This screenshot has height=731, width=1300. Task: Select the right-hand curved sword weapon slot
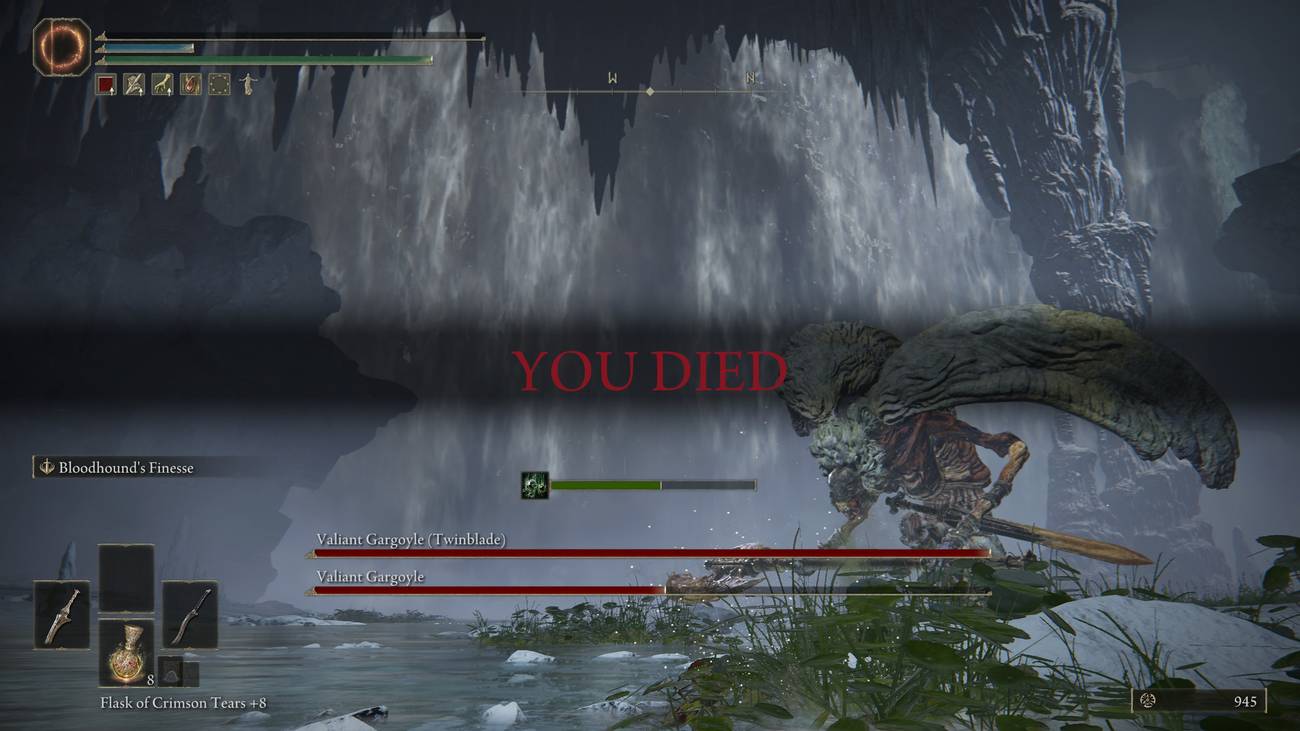(191, 614)
